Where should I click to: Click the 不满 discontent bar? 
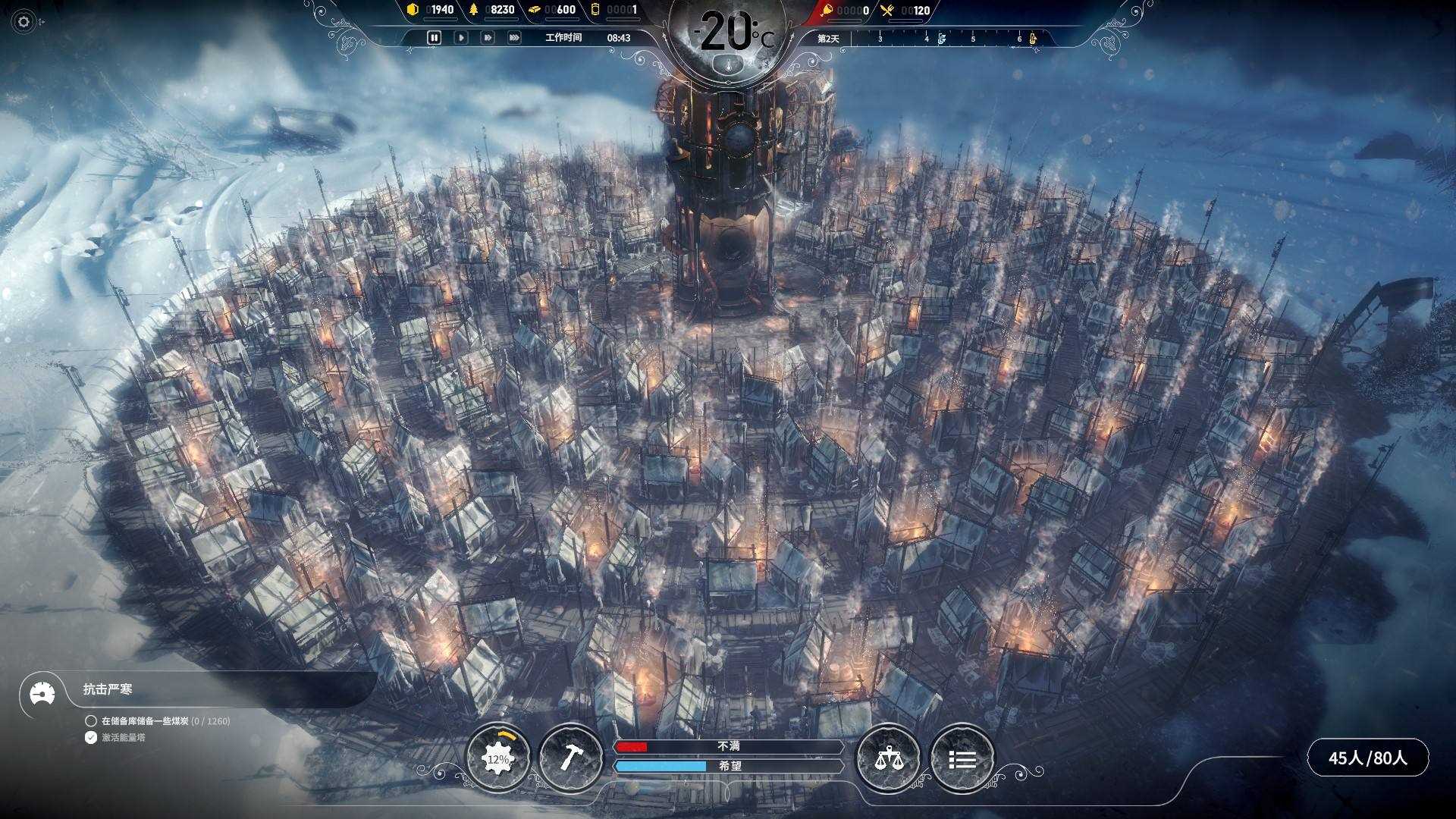pos(728,747)
